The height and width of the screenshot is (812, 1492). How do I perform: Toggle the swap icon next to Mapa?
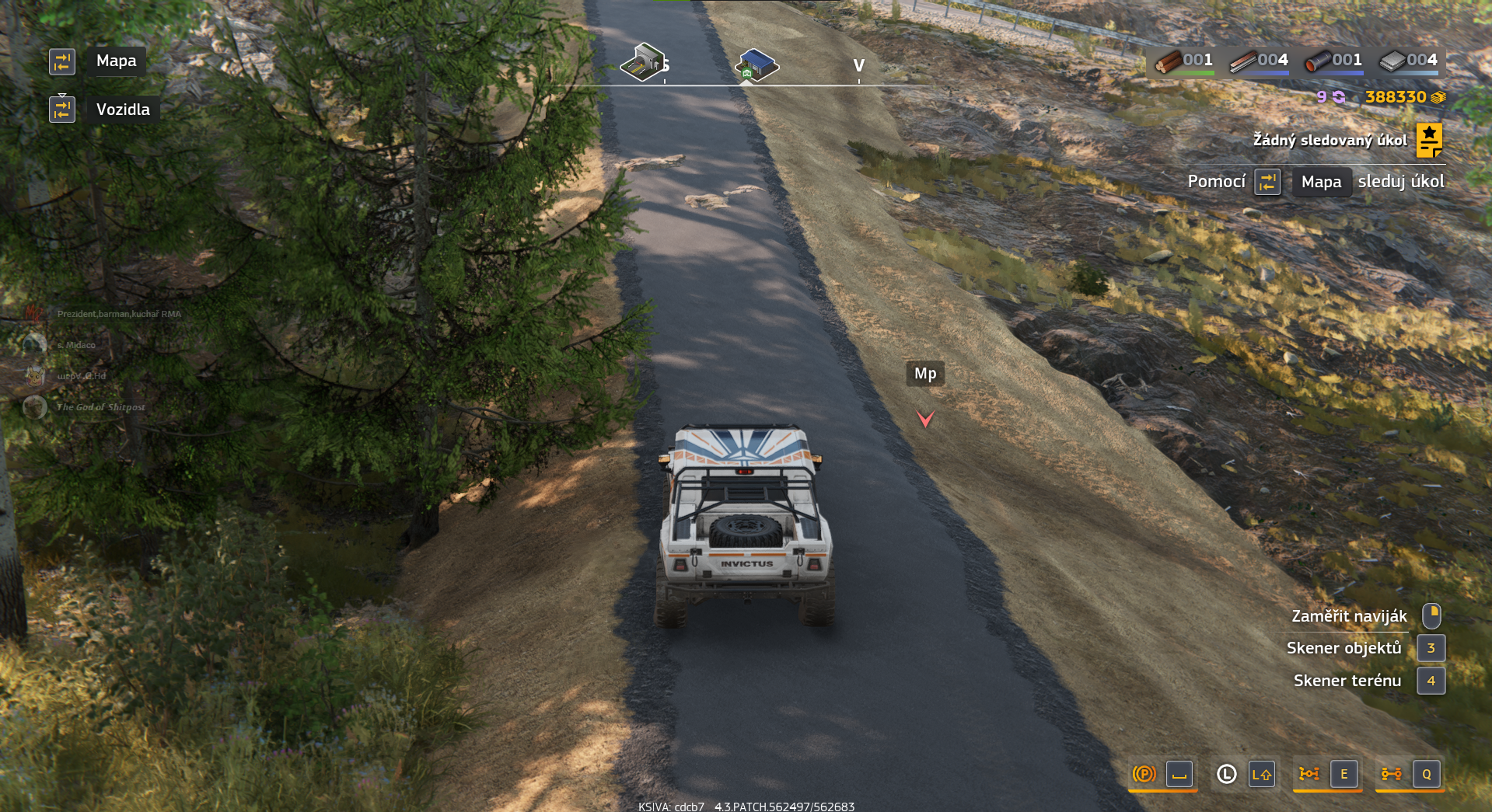[62, 61]
